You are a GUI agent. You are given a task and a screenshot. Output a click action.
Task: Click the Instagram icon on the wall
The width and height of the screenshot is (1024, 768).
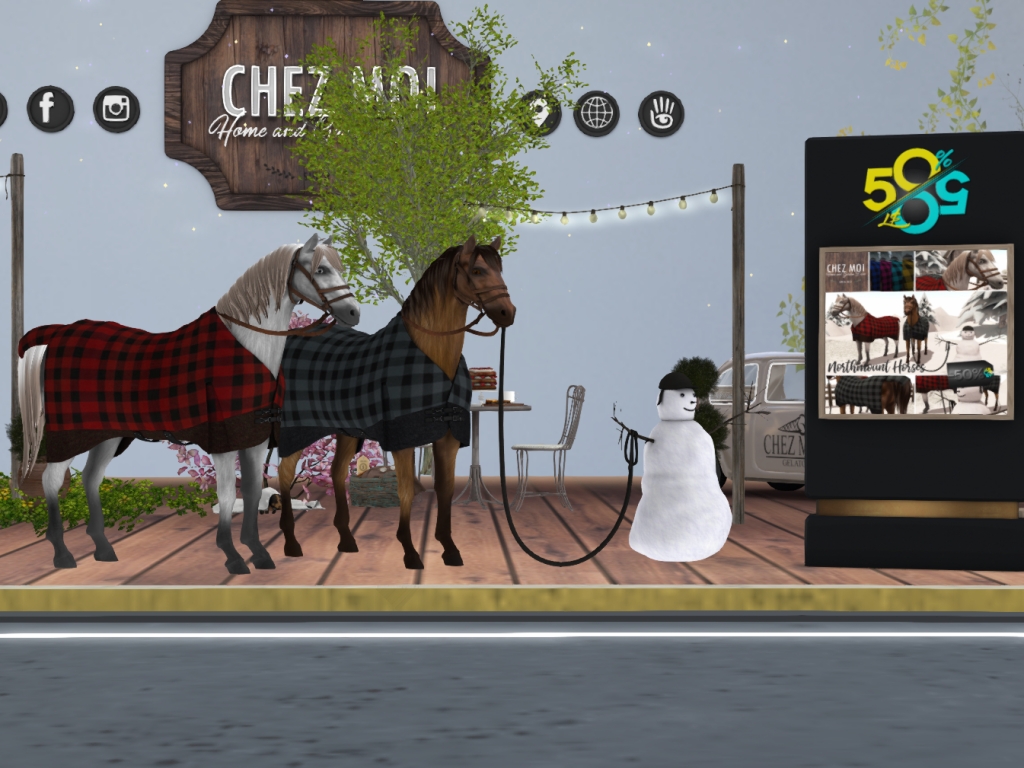coord(116,109)
